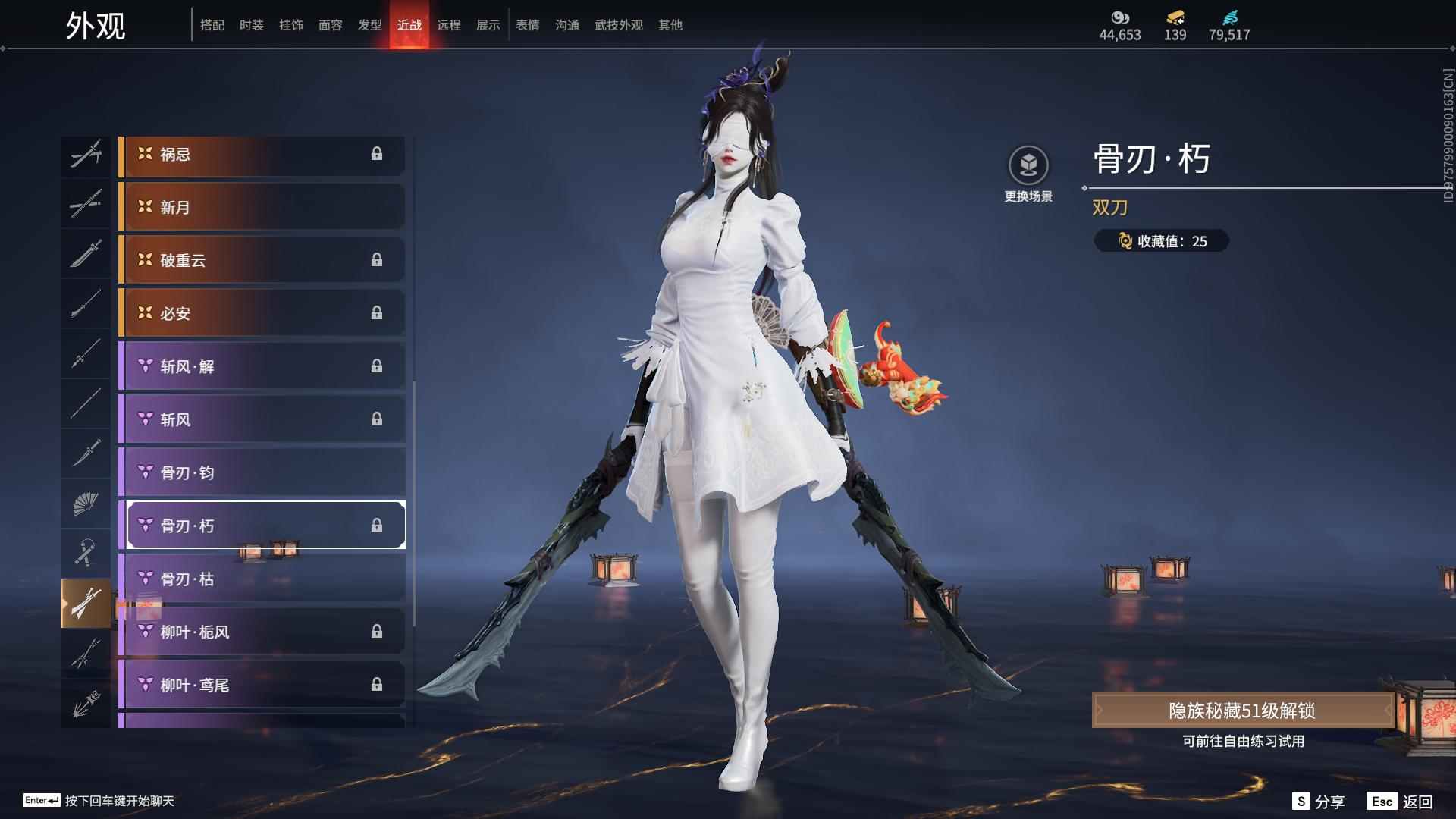Pick the 斩风·解 skin
The width and height of the screenshot is (1456, 819).
tap(262, 367)
